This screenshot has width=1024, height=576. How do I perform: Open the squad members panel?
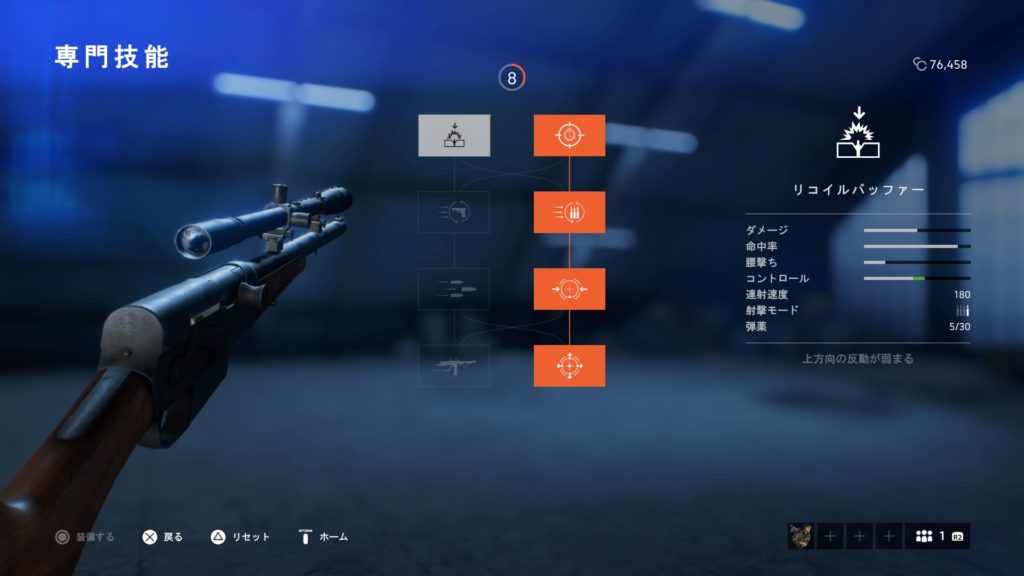click(x=937, y=537)
